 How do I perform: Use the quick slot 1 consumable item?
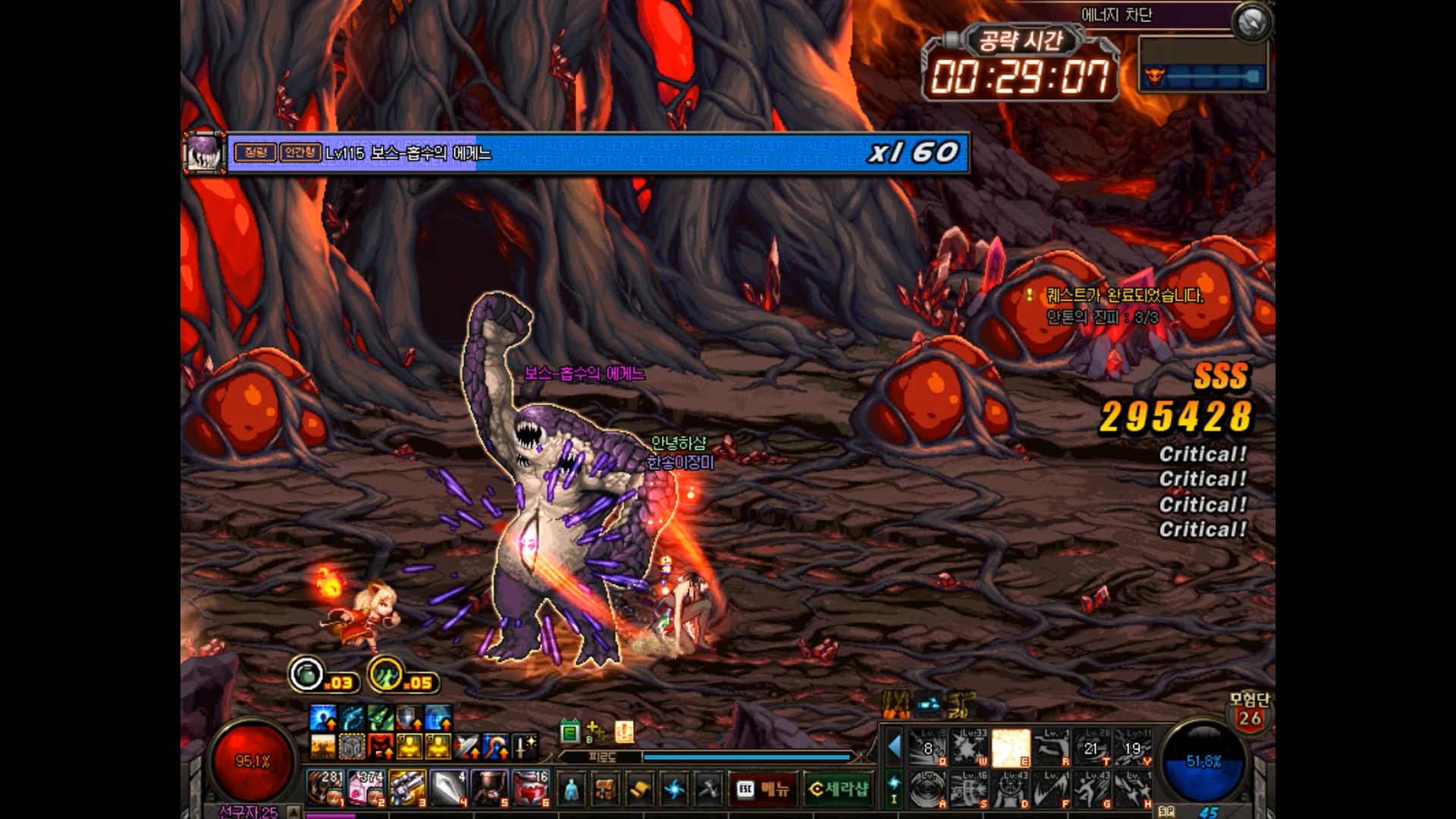(325, 787)
